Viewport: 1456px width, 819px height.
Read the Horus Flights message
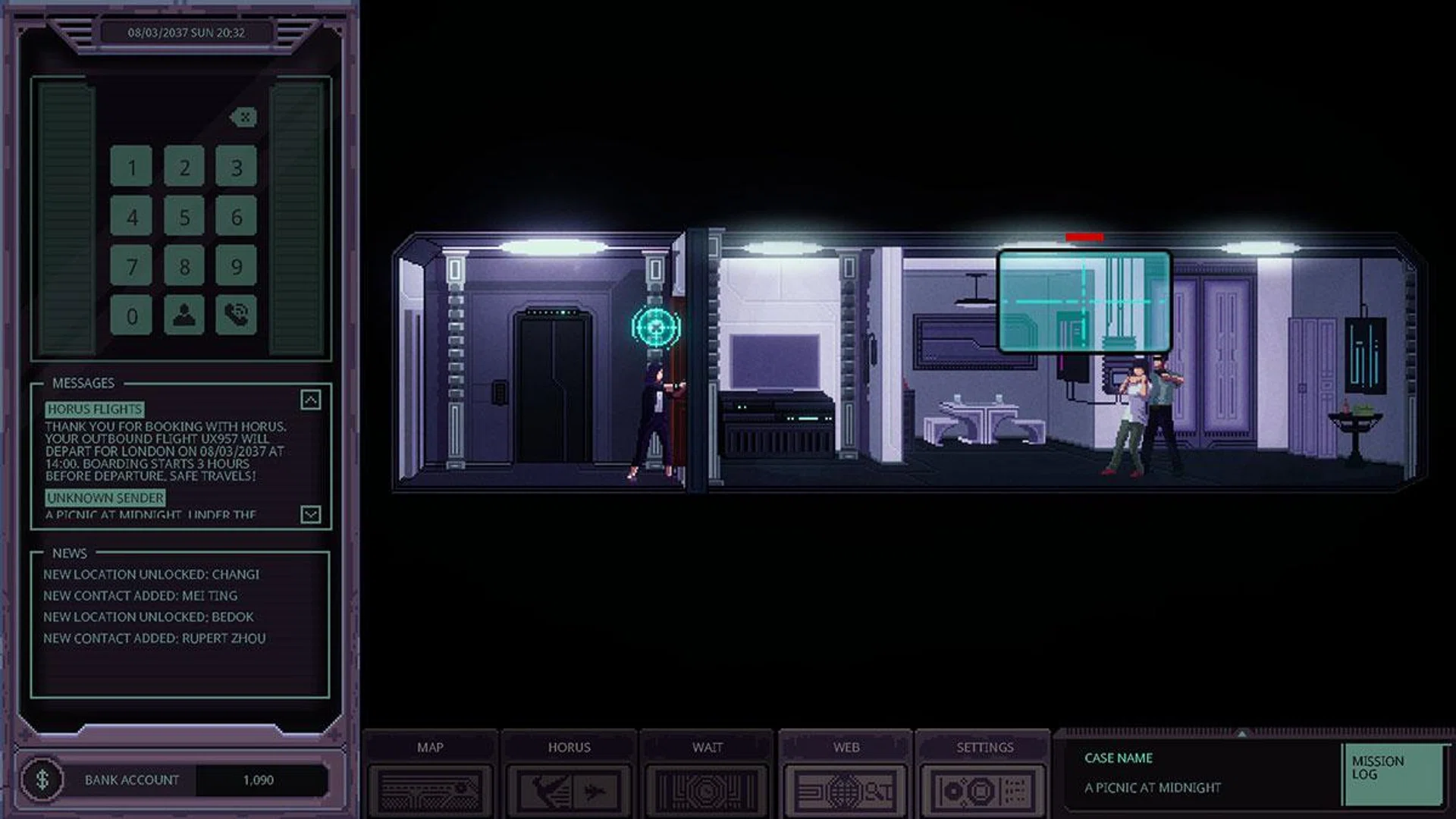point(94,409)
